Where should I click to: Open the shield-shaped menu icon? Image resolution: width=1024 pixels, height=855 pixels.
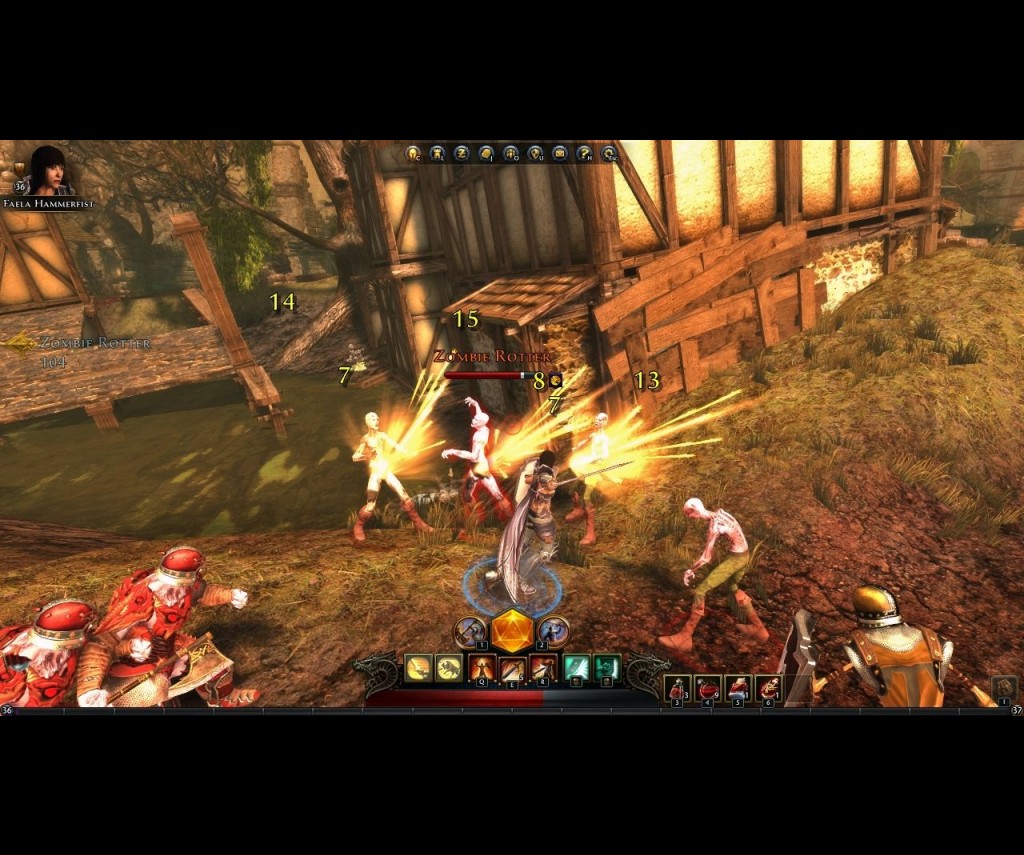(535, 153)
